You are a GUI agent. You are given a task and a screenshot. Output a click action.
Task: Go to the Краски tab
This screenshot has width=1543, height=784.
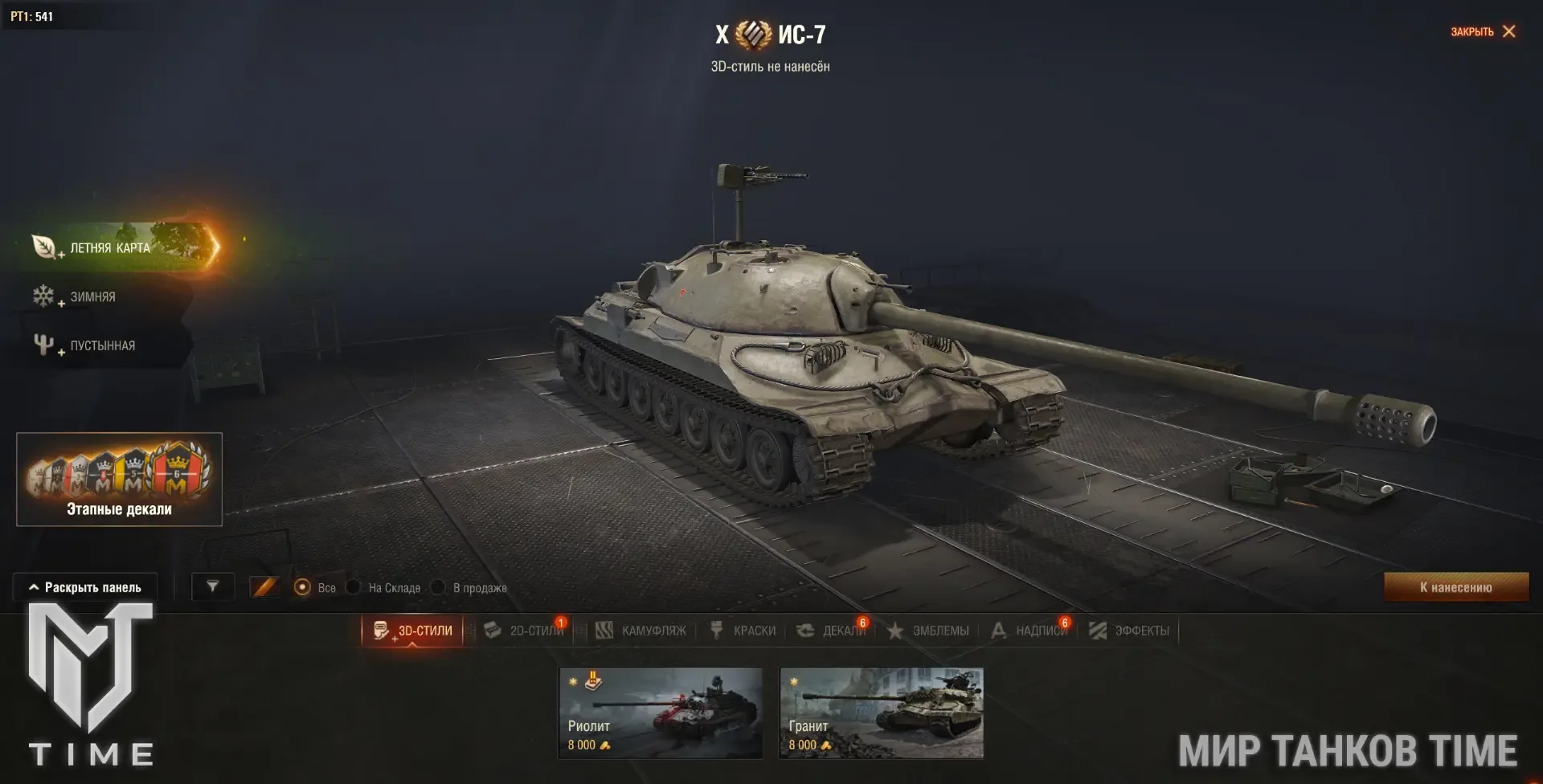click(x=743, y=631)
